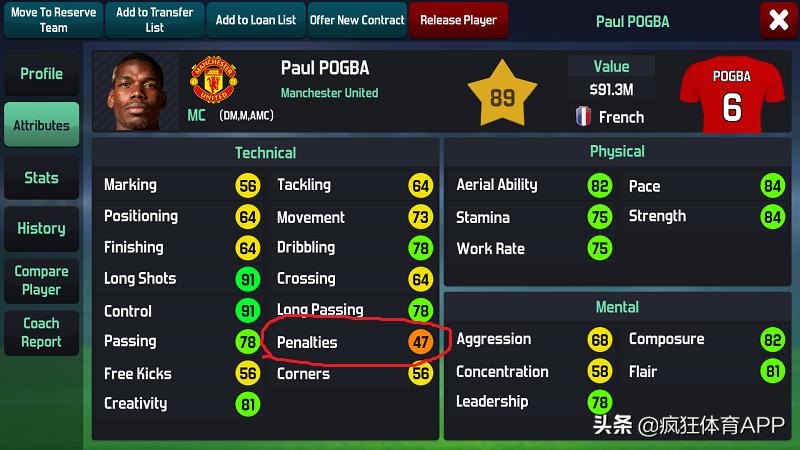Click the Add to Loan List button
This screenshot has width=800, height=450.
256,20
